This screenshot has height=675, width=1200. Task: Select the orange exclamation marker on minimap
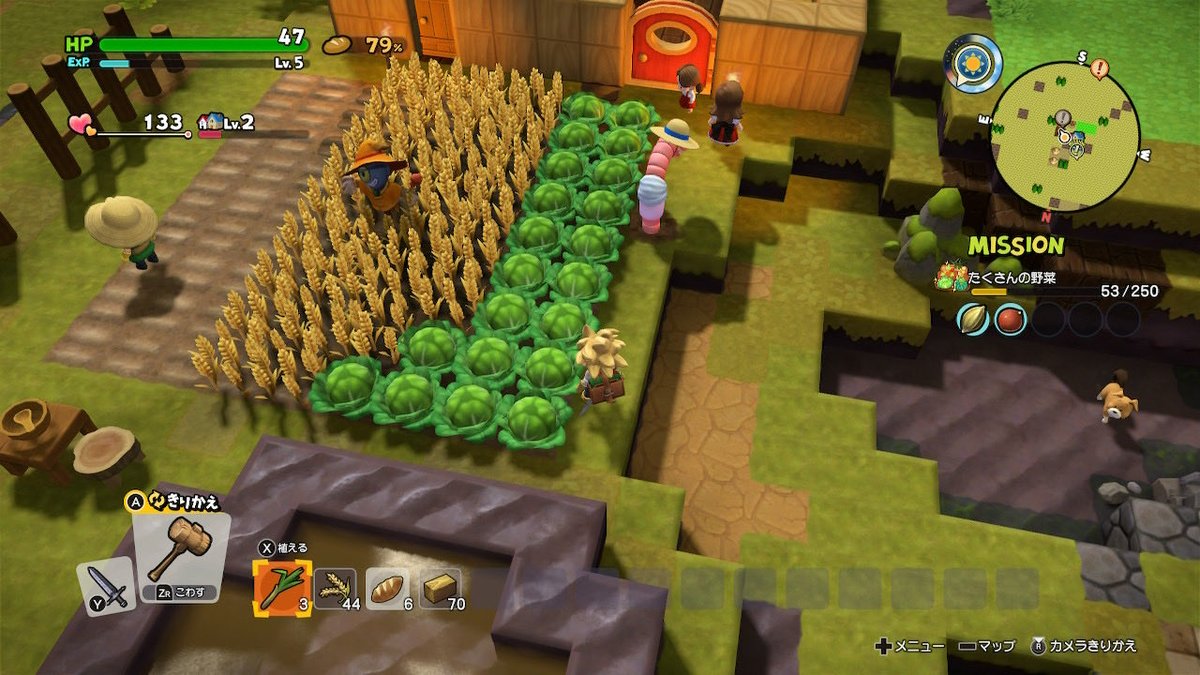point(1100,69)
